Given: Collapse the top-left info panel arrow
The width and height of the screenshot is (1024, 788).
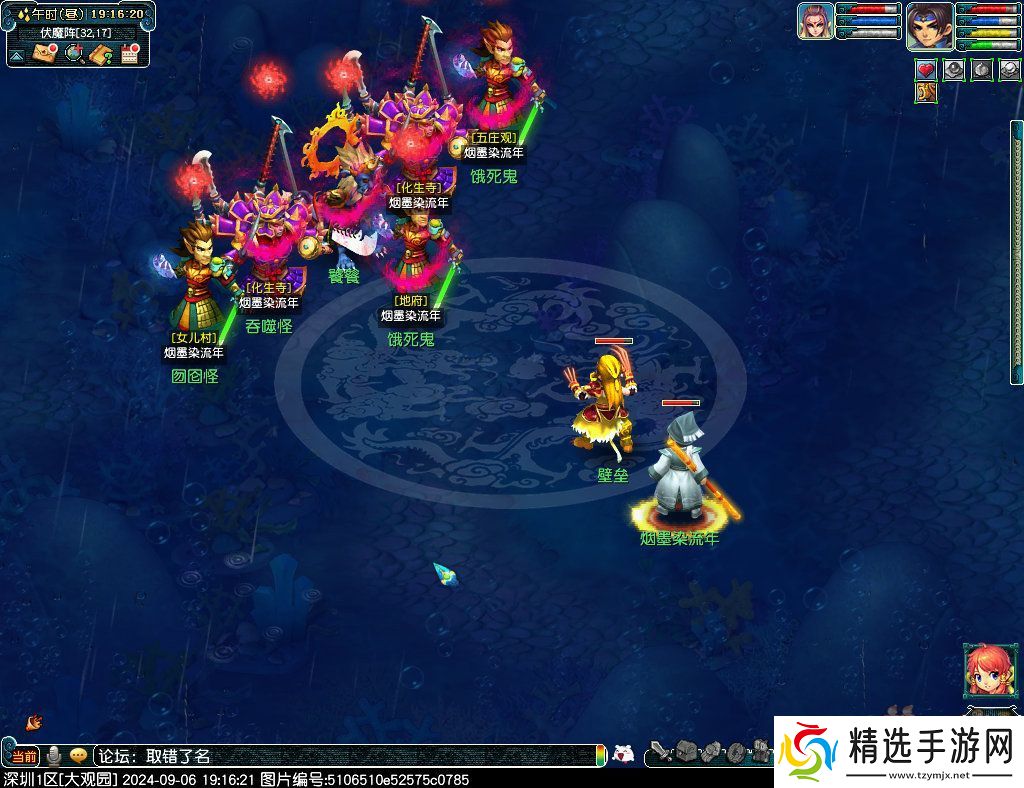Looking at the screenshot, I should coord(17,56).
